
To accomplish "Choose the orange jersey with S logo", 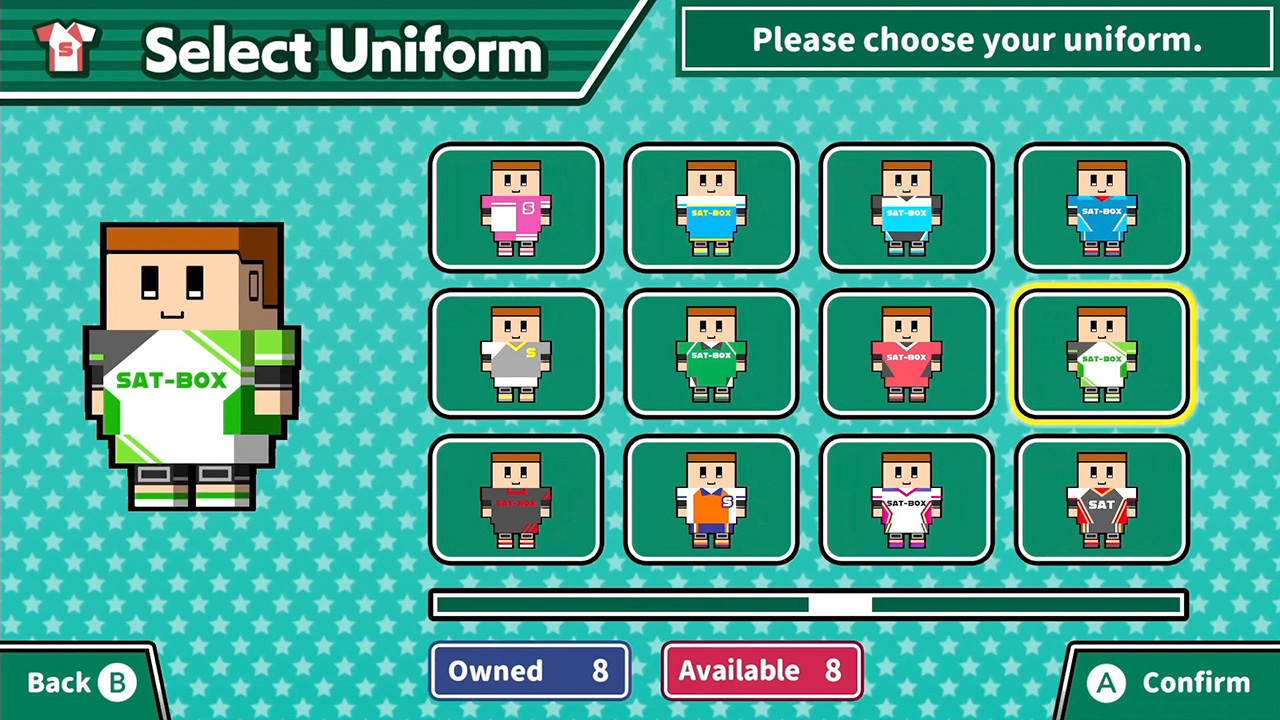I will [x=711, y=500].
